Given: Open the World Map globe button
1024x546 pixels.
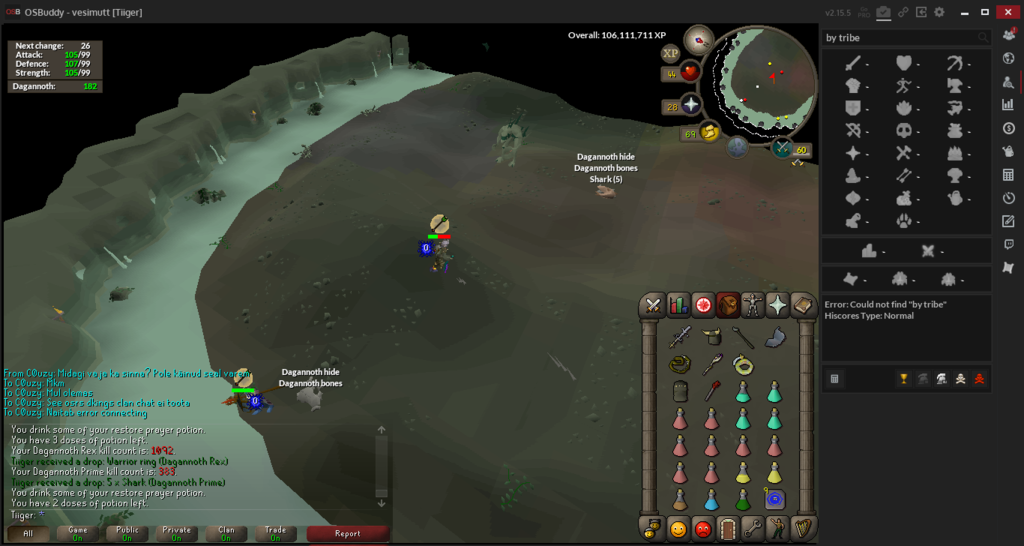Looking at the screenshot, I should pyautogui.click(x=737, y=147).
